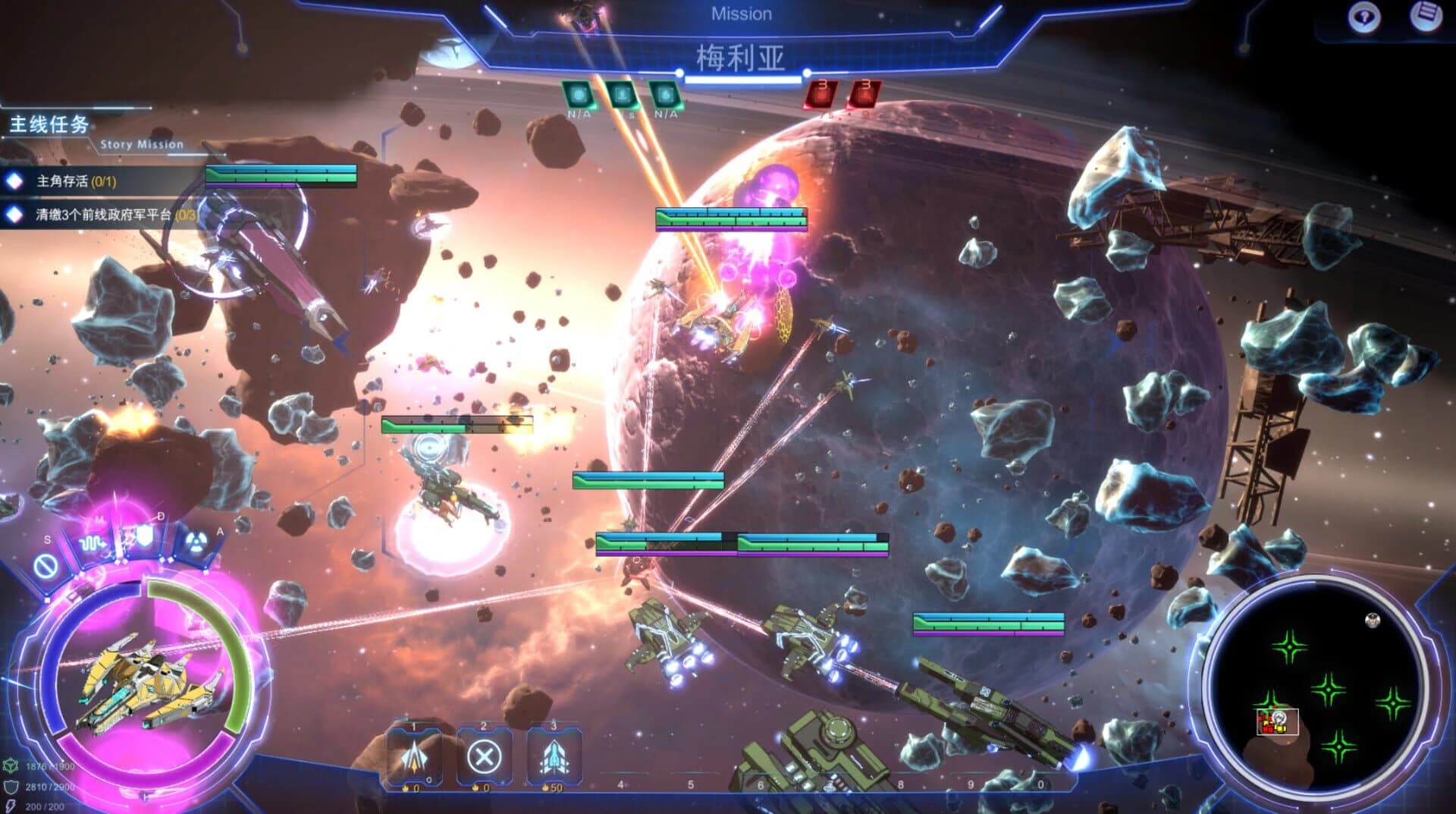This screenshot has height=814, width=1456.
Task: Select the shield ability in the command wheel
Action: [x=145, y=536]
